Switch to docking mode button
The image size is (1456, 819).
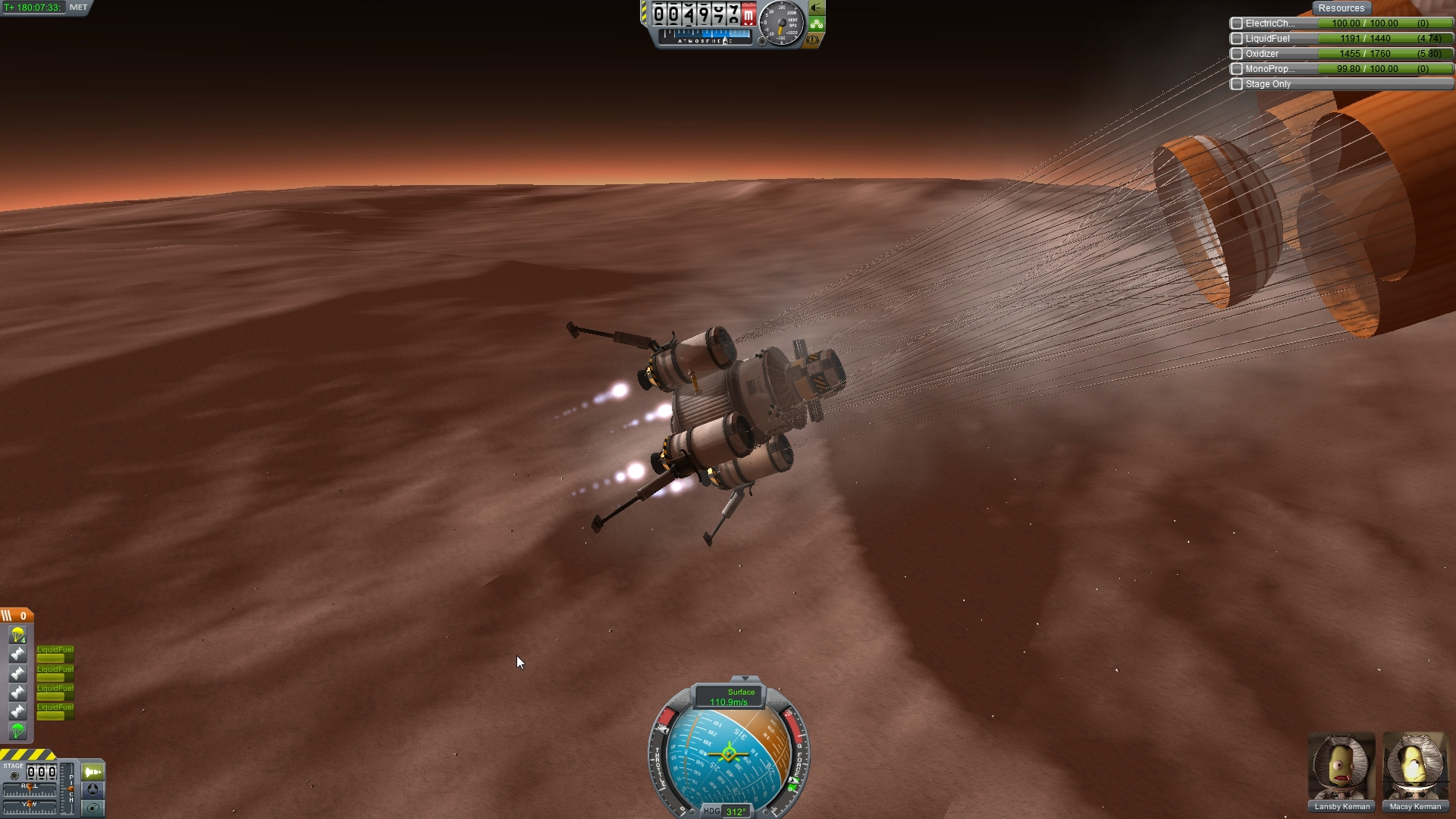tap(93, 789)
